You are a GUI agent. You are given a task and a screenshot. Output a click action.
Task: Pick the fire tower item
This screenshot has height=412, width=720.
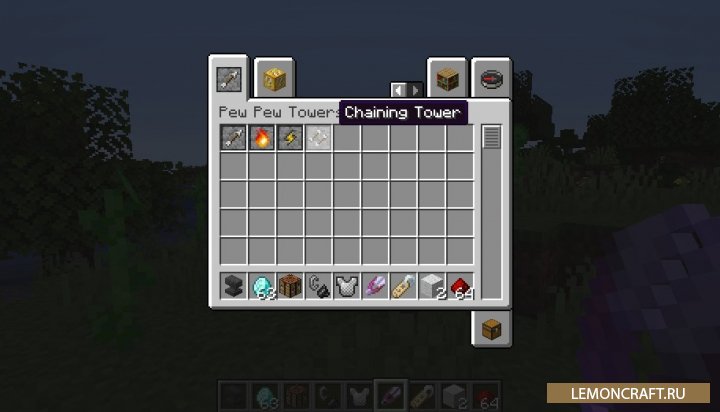tap(262, 138)
